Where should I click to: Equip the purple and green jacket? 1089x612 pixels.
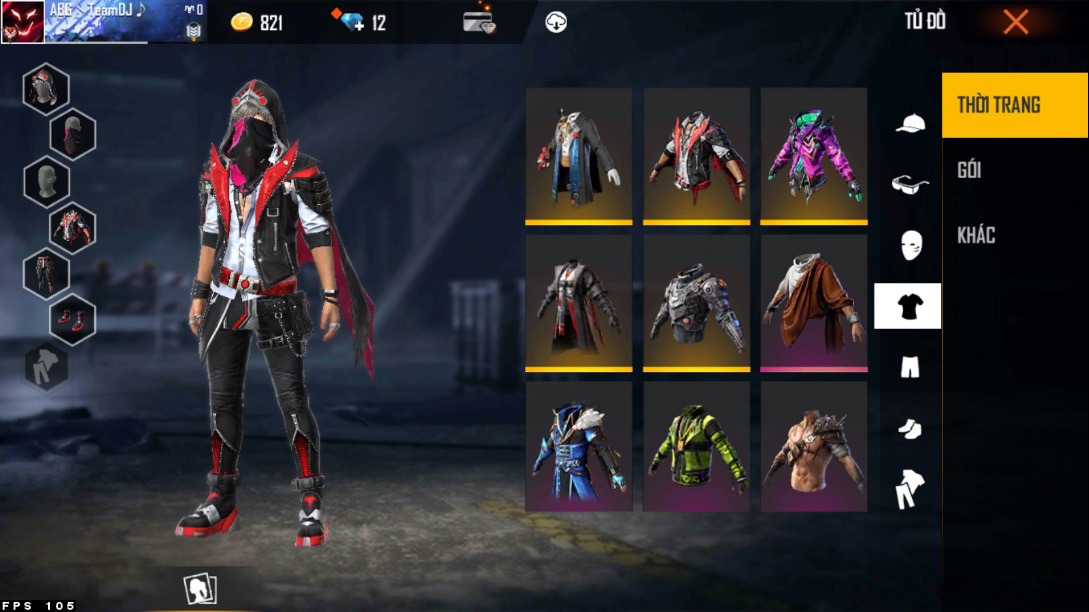[814, 155]
